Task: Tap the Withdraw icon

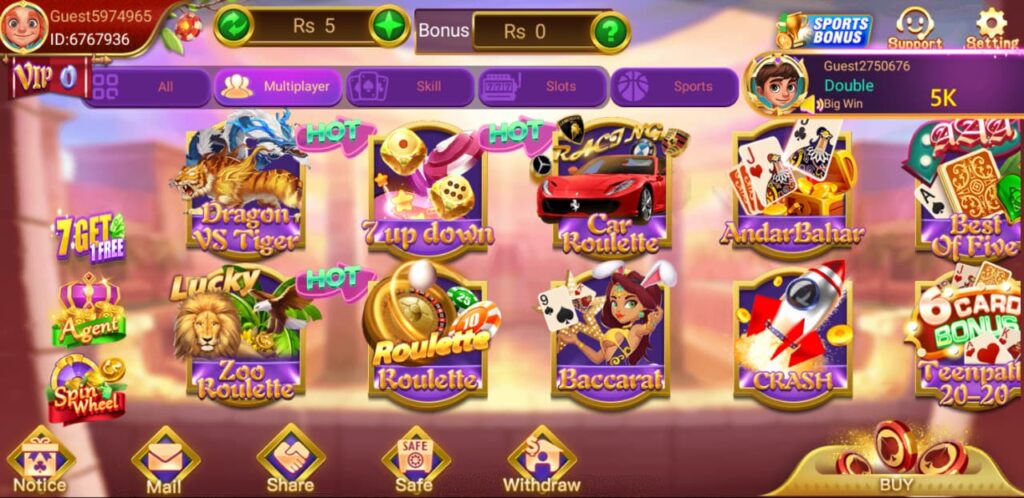Action: (x=541, y=462)
